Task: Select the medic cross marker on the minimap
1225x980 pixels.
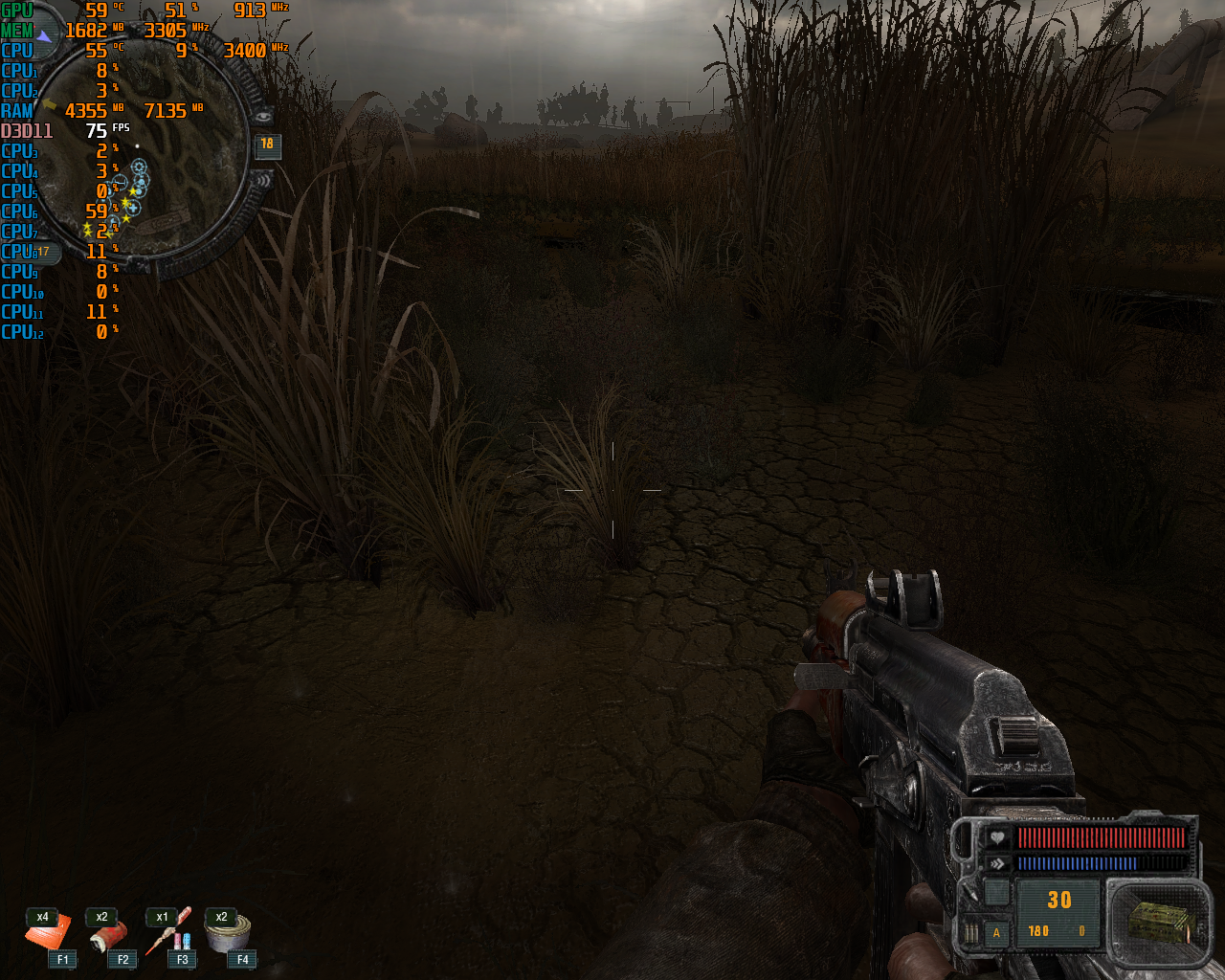Action: (x=133, y=207)
